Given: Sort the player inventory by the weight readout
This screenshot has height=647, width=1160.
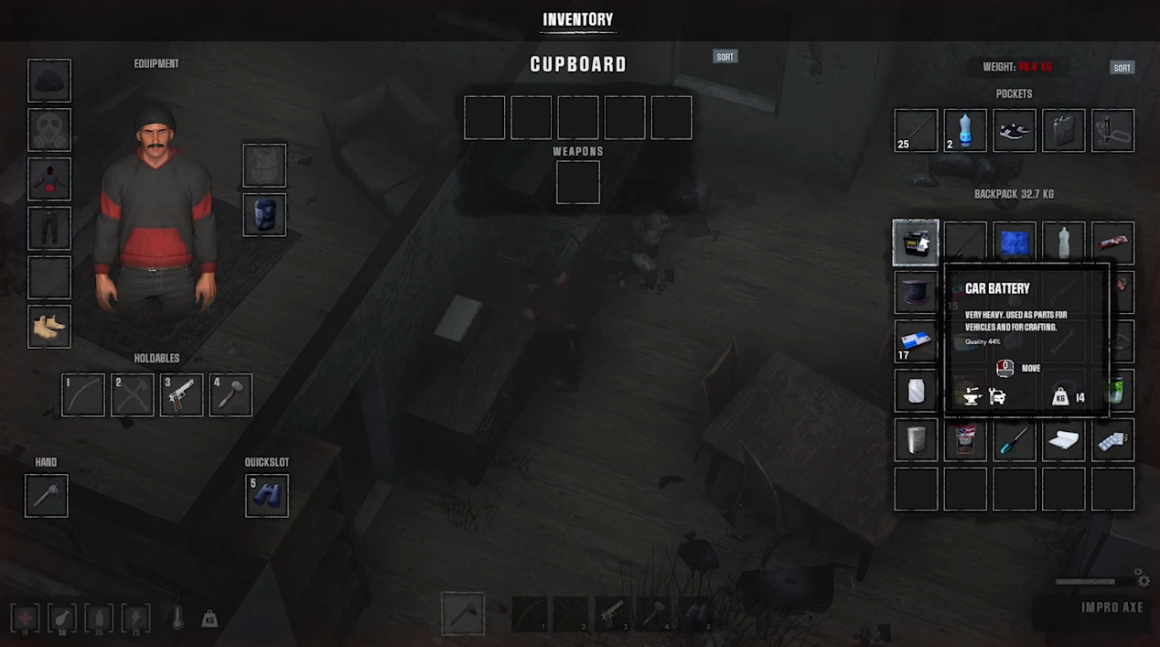Looking at the screenshot, I should (x=1122, y=68).
